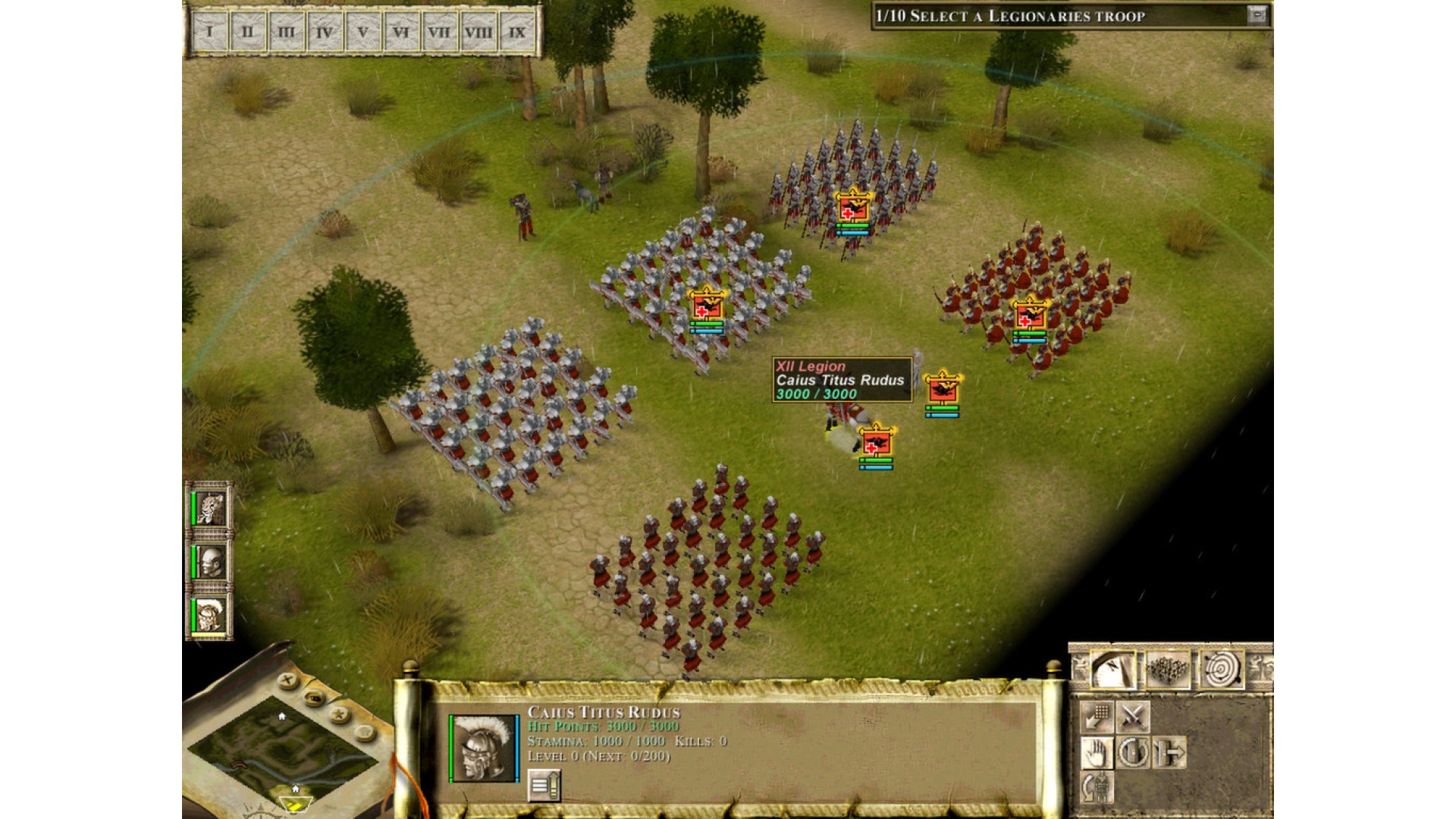Click the soldier-with-curved-arrow command

pos(1097,787)
